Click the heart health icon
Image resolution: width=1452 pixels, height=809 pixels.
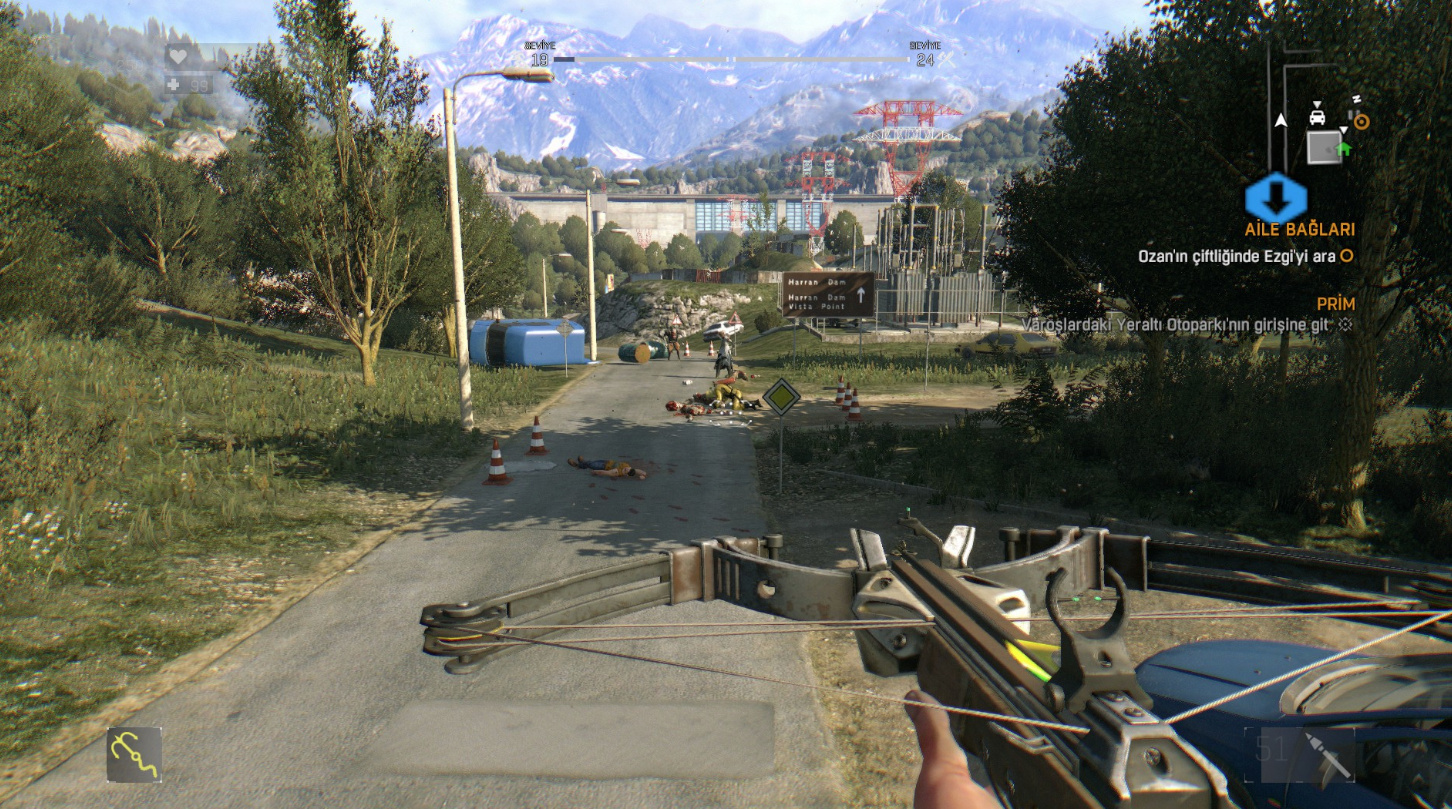click(x=180, y=55)
